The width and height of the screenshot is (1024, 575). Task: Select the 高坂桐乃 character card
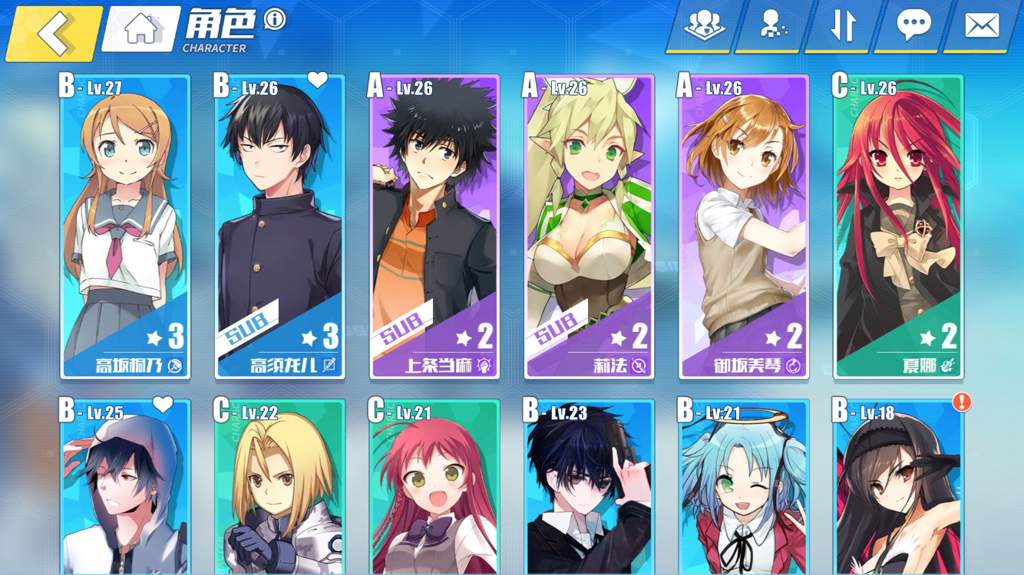[x=125, y=228]
